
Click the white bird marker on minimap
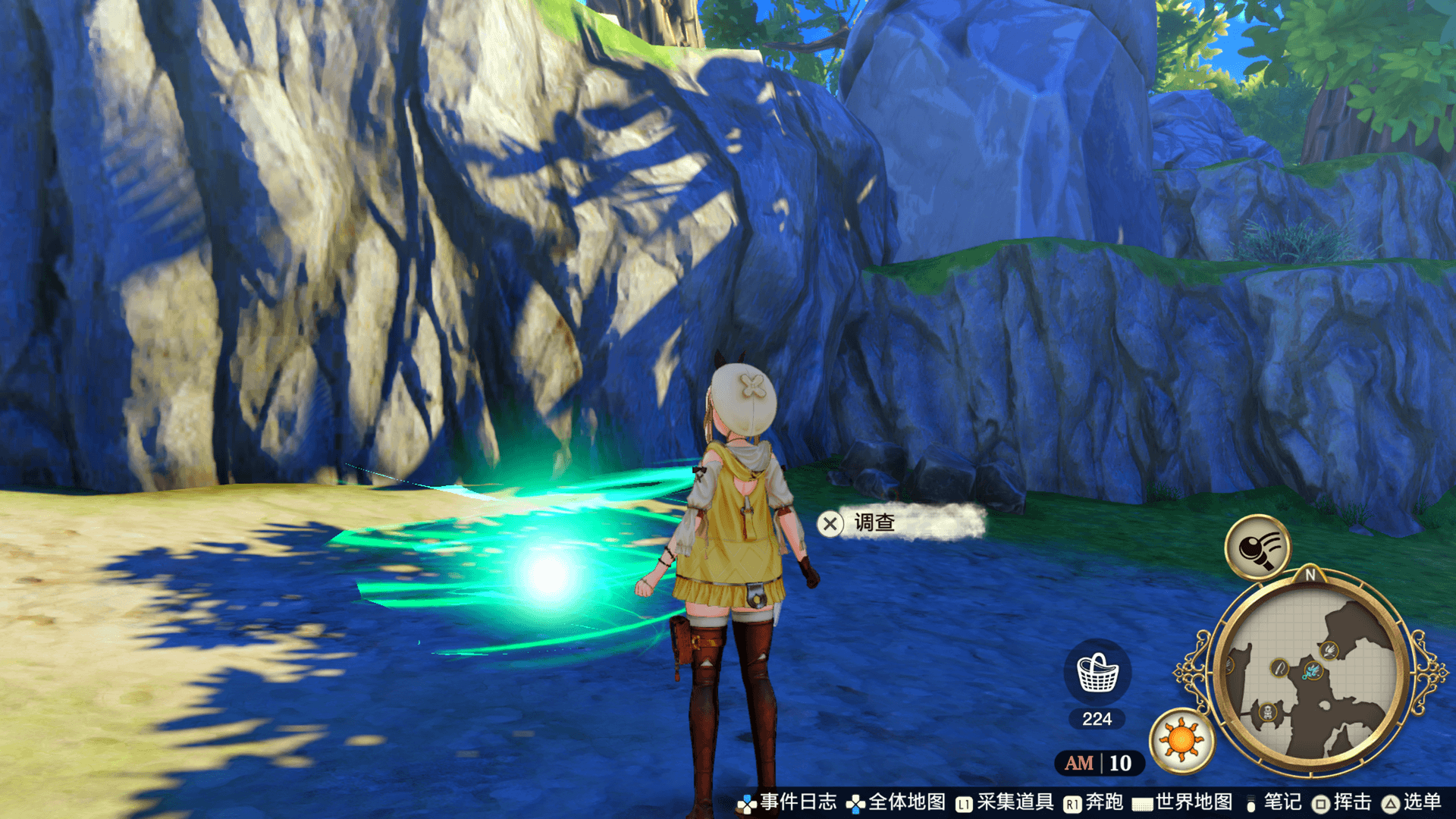[x=1329, y=649]
